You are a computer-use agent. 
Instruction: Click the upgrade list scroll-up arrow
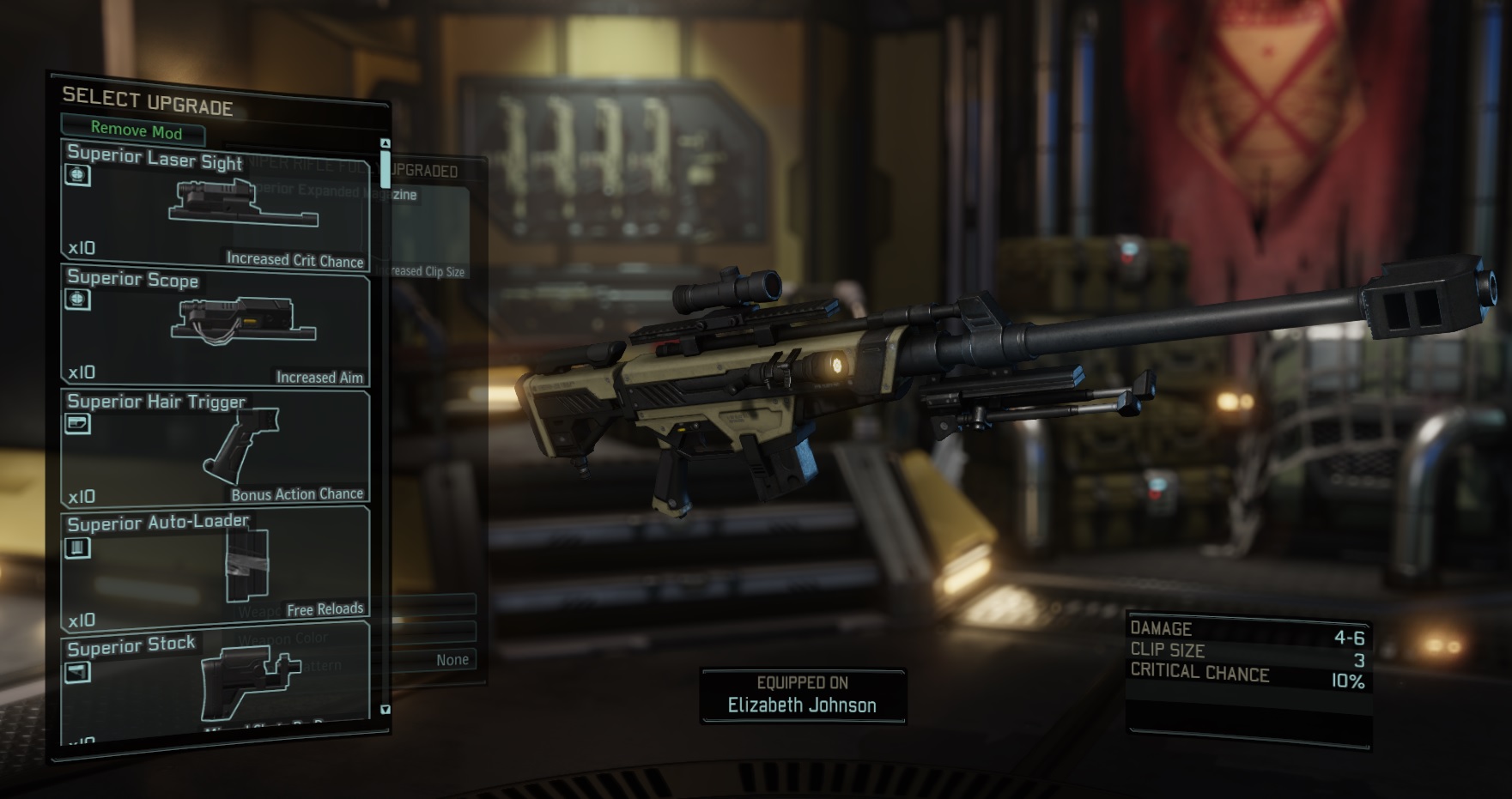point(386,143)
